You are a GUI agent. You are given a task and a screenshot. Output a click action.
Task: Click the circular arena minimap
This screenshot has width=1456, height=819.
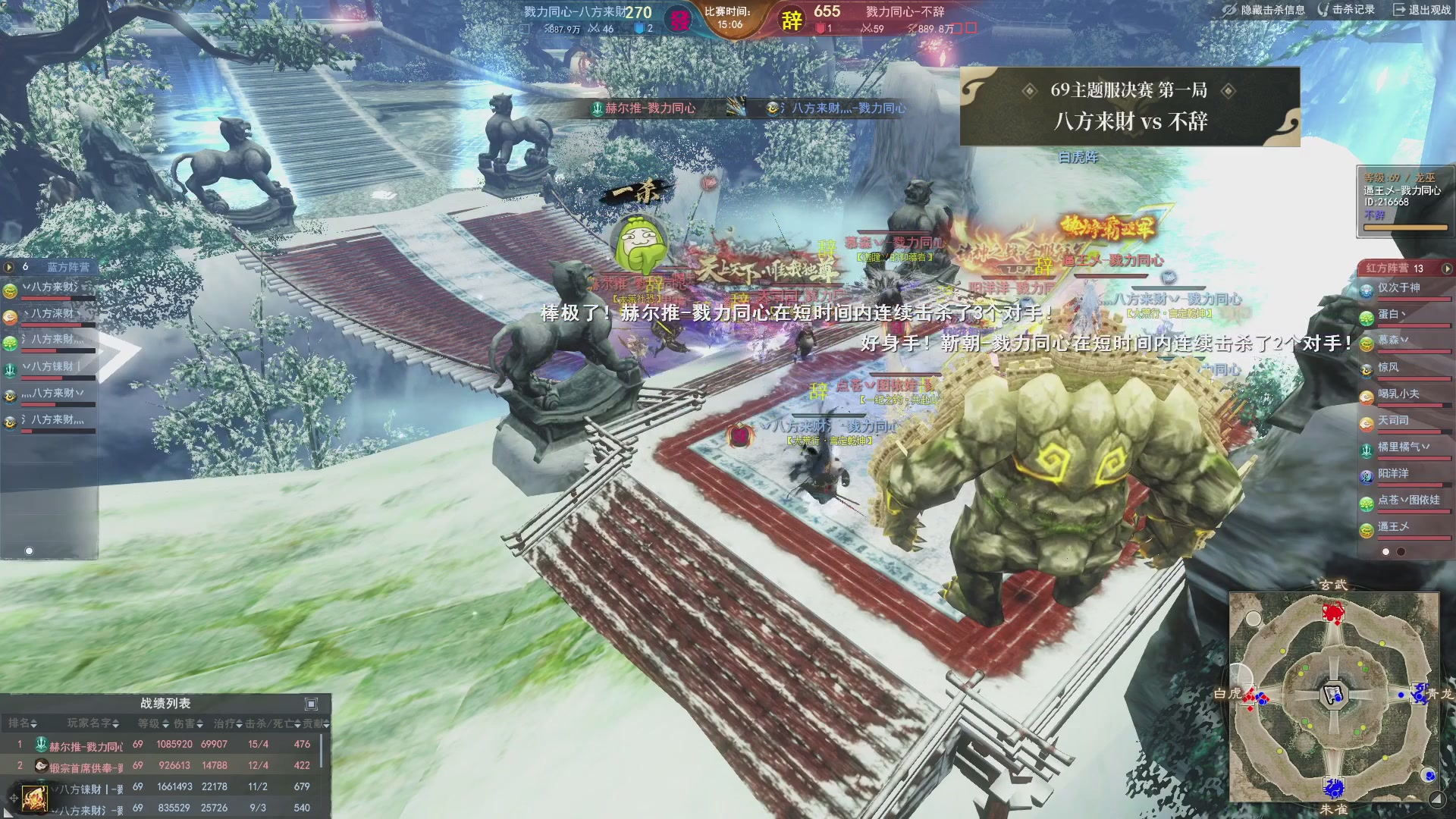[1334, 698]
